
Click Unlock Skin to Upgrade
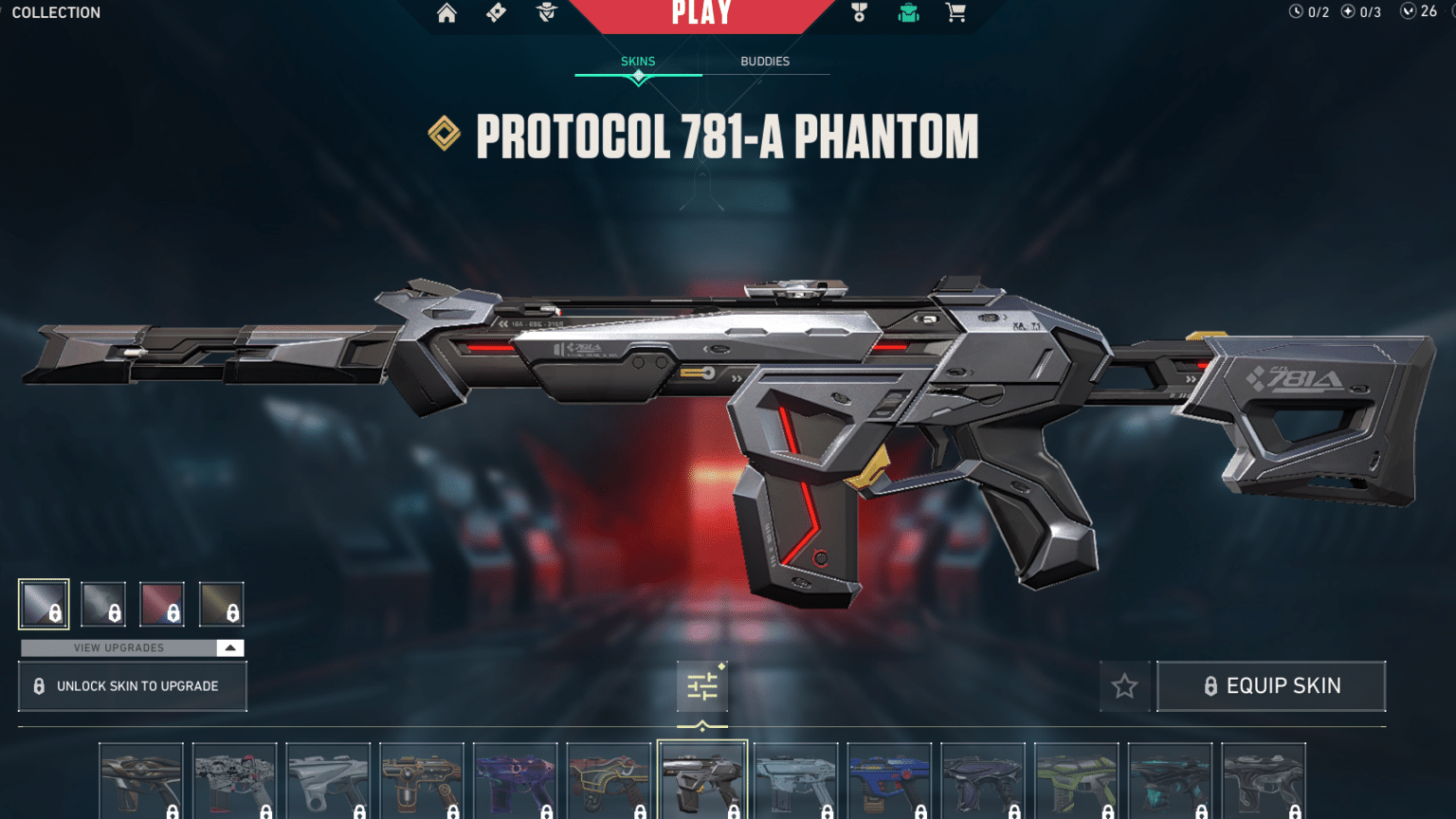(132, 686)
